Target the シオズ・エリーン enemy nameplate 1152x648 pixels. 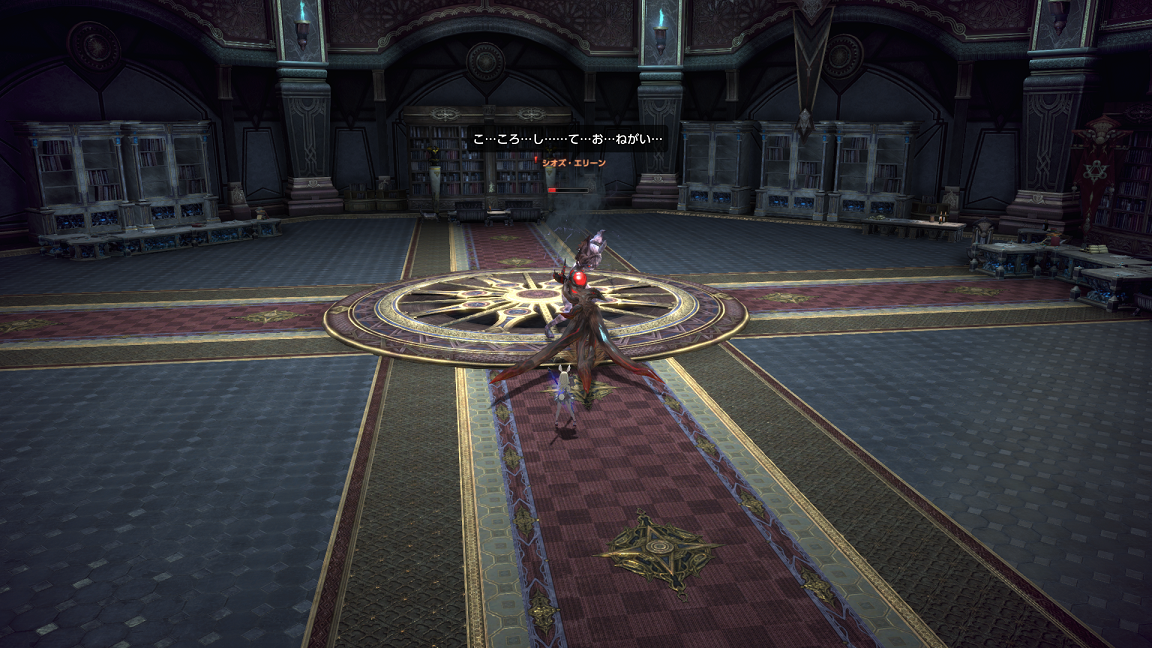[x=574, y=161]
